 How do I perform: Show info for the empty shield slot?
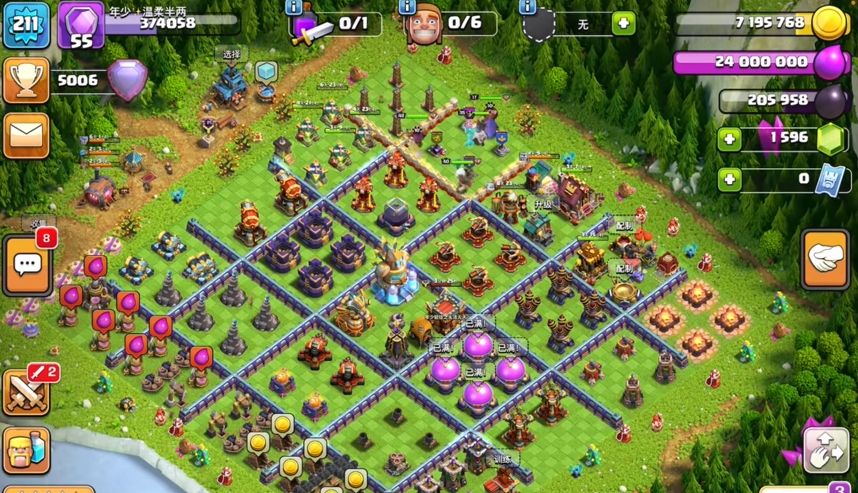pos(527,8)
